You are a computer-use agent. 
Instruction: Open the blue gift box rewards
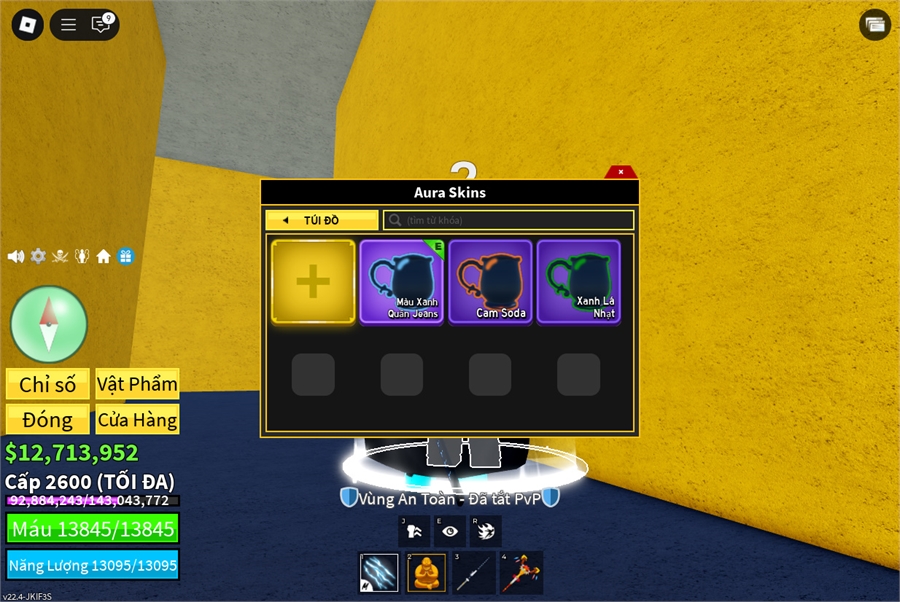coord(125,256)
